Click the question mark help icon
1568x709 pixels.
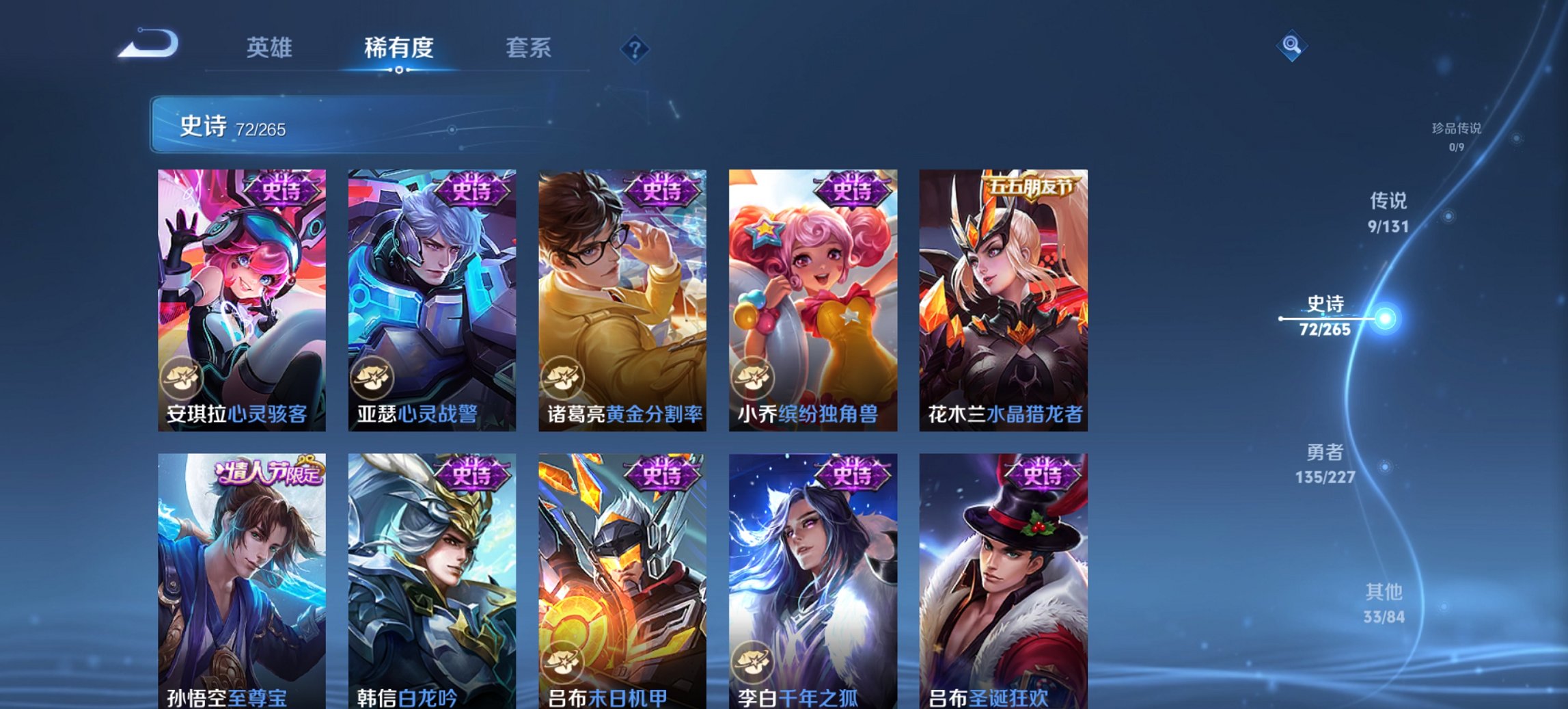coord(633,48)
